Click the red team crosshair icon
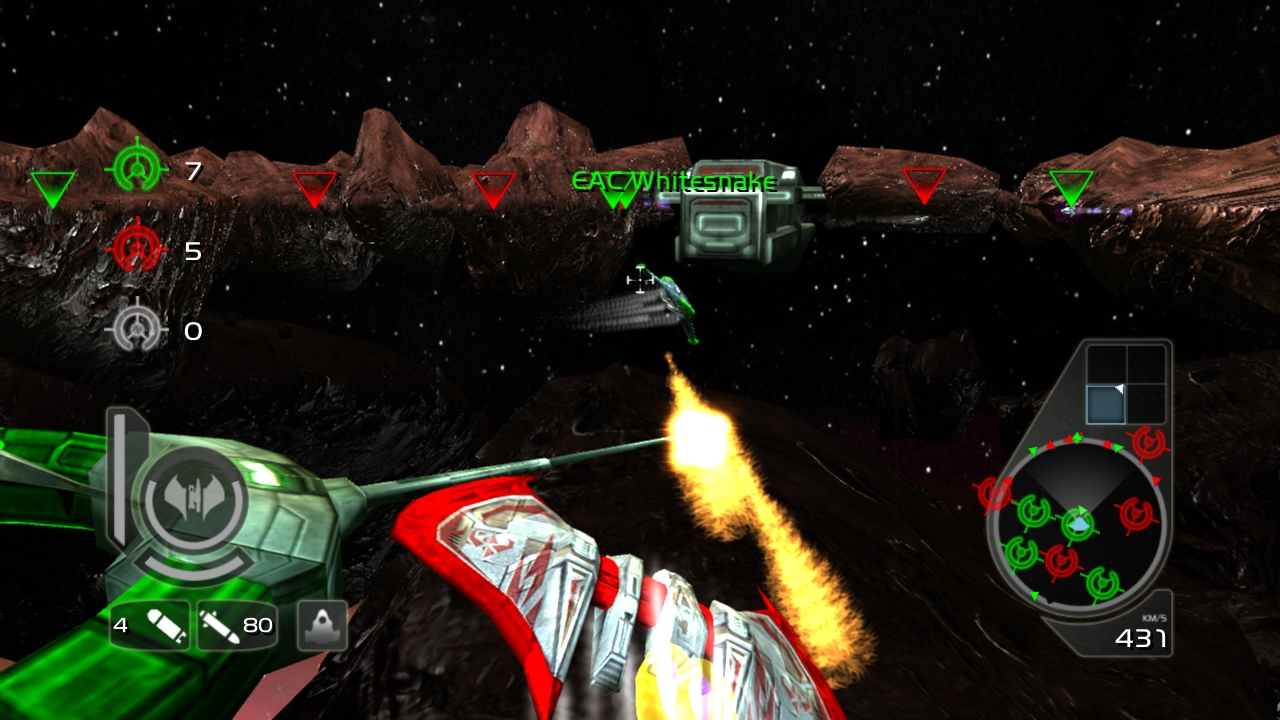Image resolution: width=1280 pixels, height=720 pixels. pos(136,250)
